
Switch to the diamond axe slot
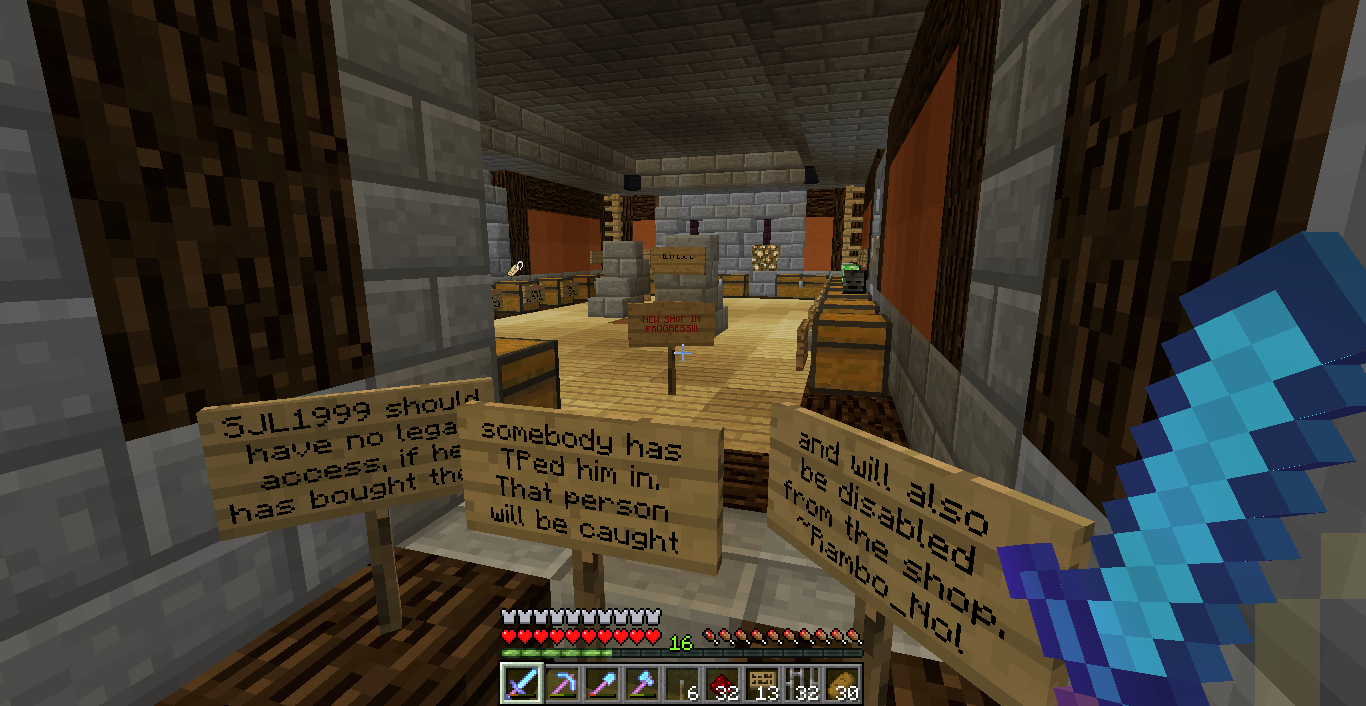coord(642,684)
